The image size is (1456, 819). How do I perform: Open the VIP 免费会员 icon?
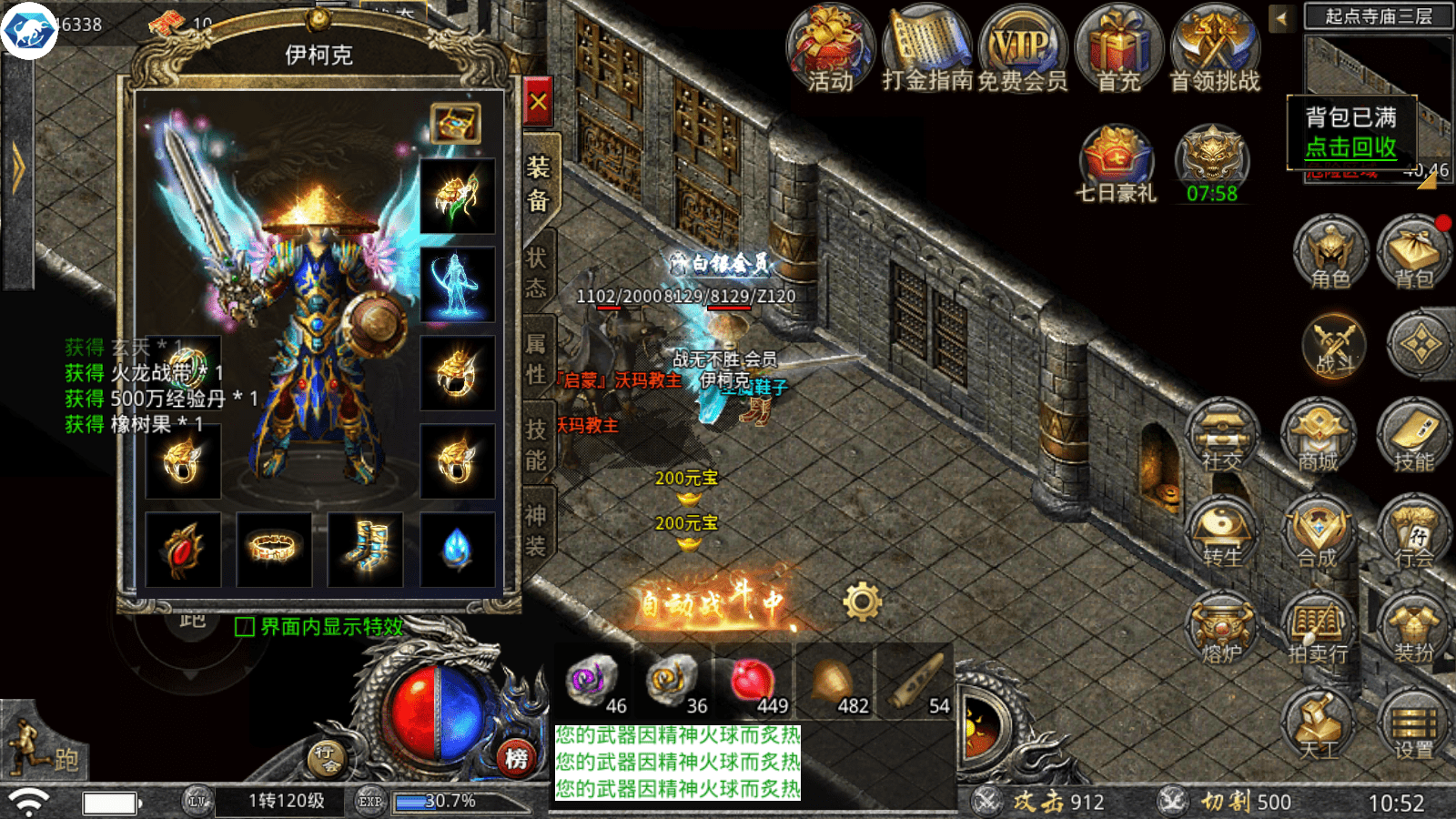(1021, 50)
